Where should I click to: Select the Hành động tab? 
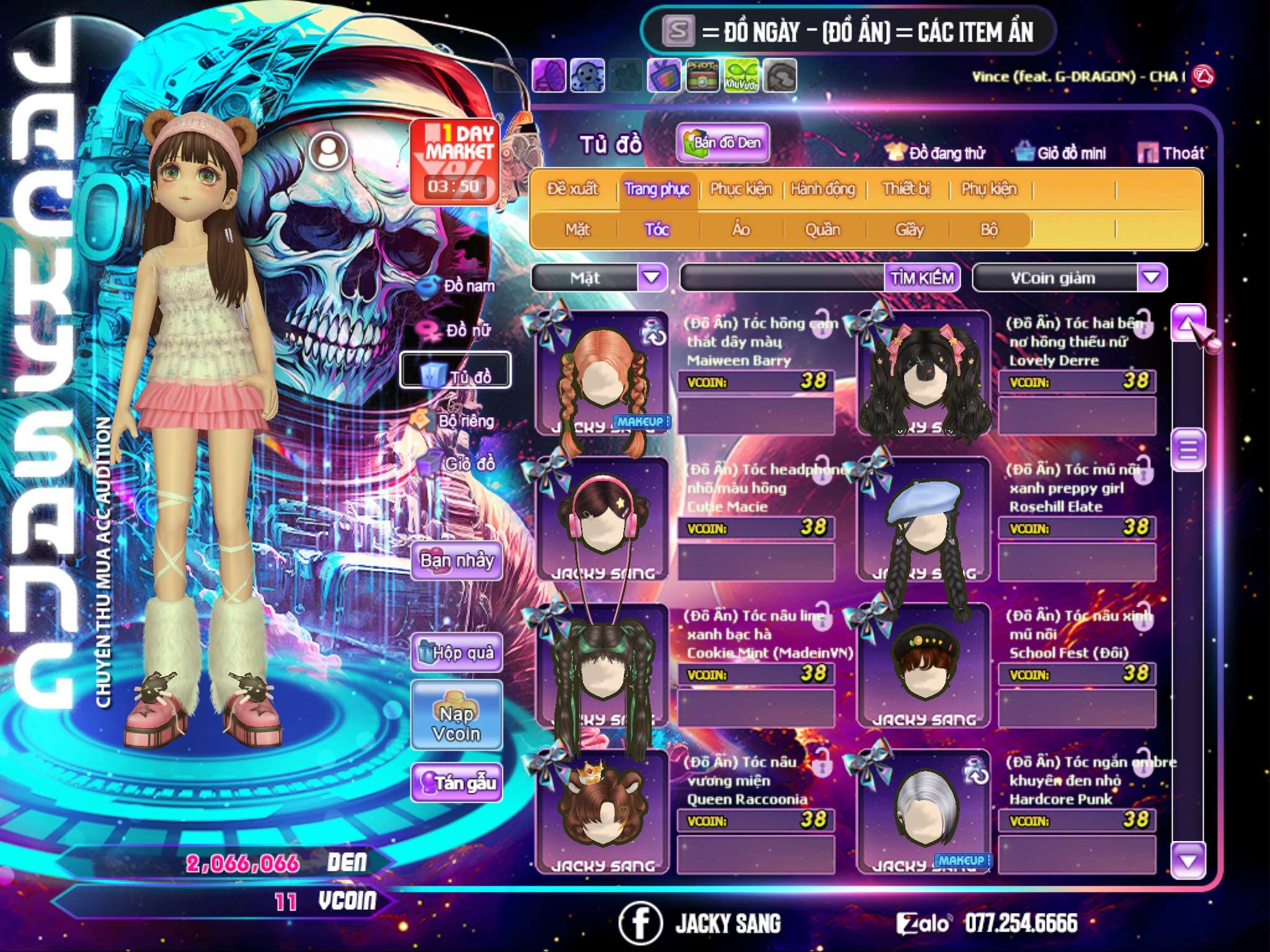tap(822, 189)
